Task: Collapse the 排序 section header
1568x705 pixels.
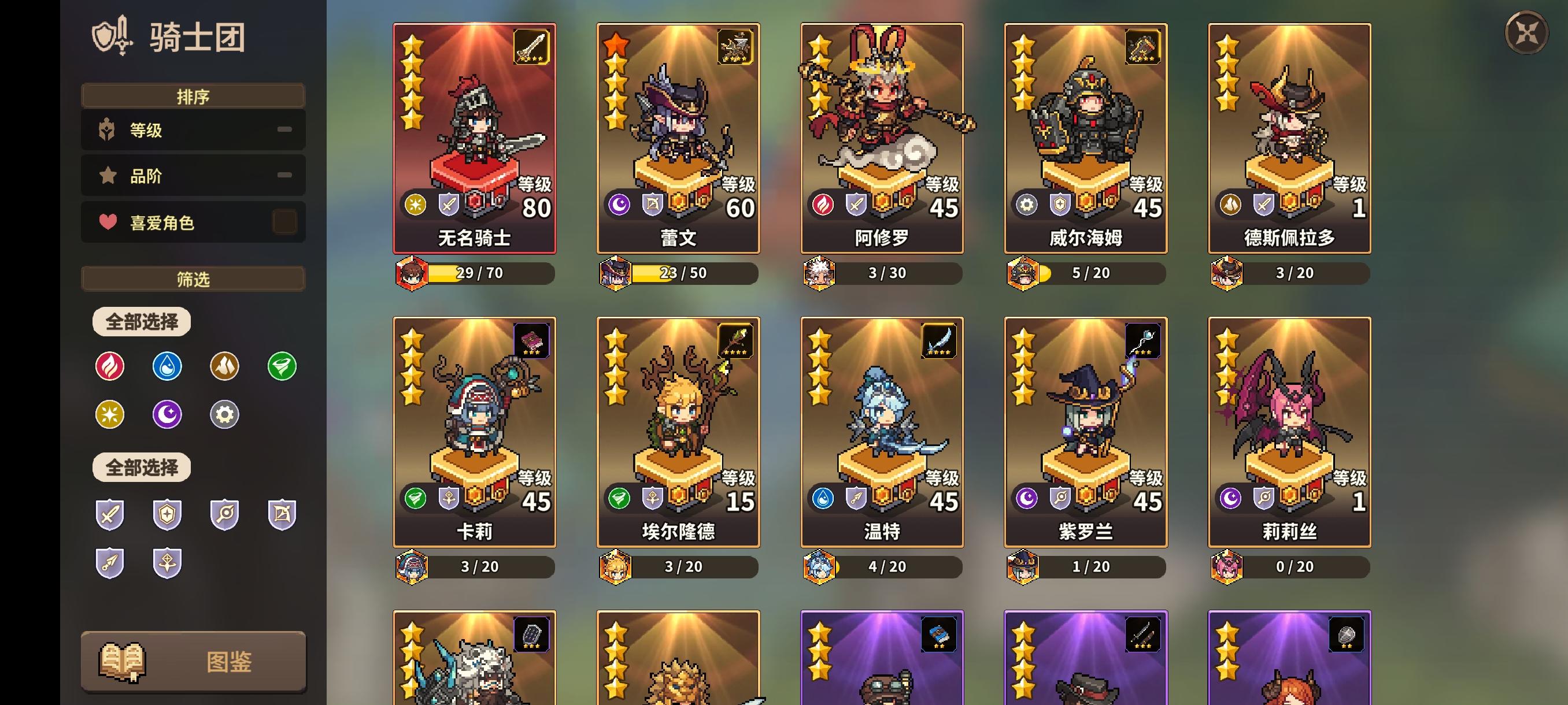Action: [x=193, y=95]
